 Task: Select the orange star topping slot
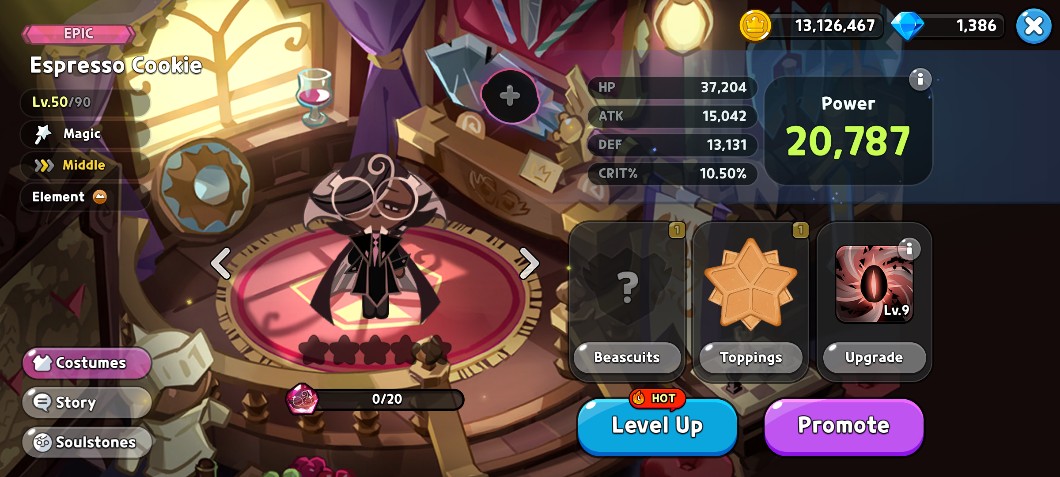tap(751, 284)
